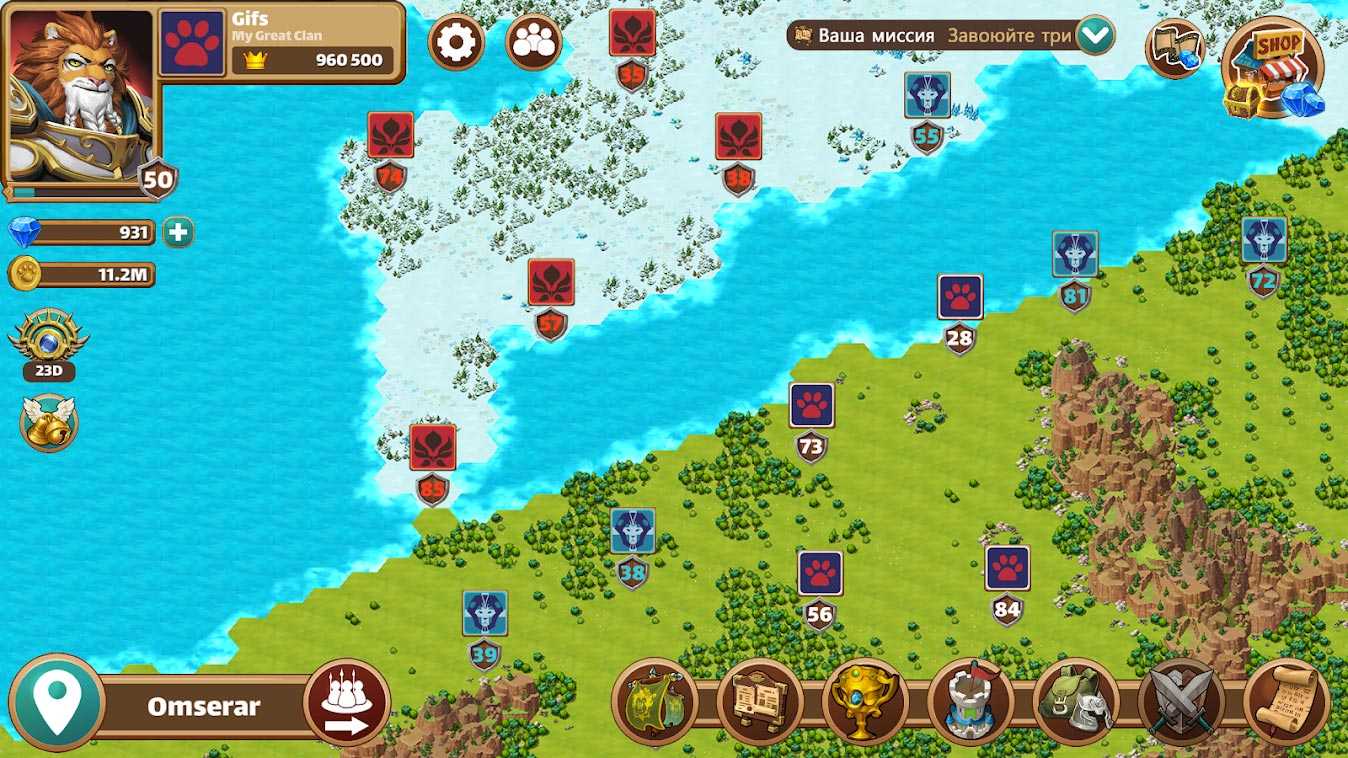This screenshot has width=1348, height=758.
Task: Center map using location pin button
Action: tap(56, 702)
